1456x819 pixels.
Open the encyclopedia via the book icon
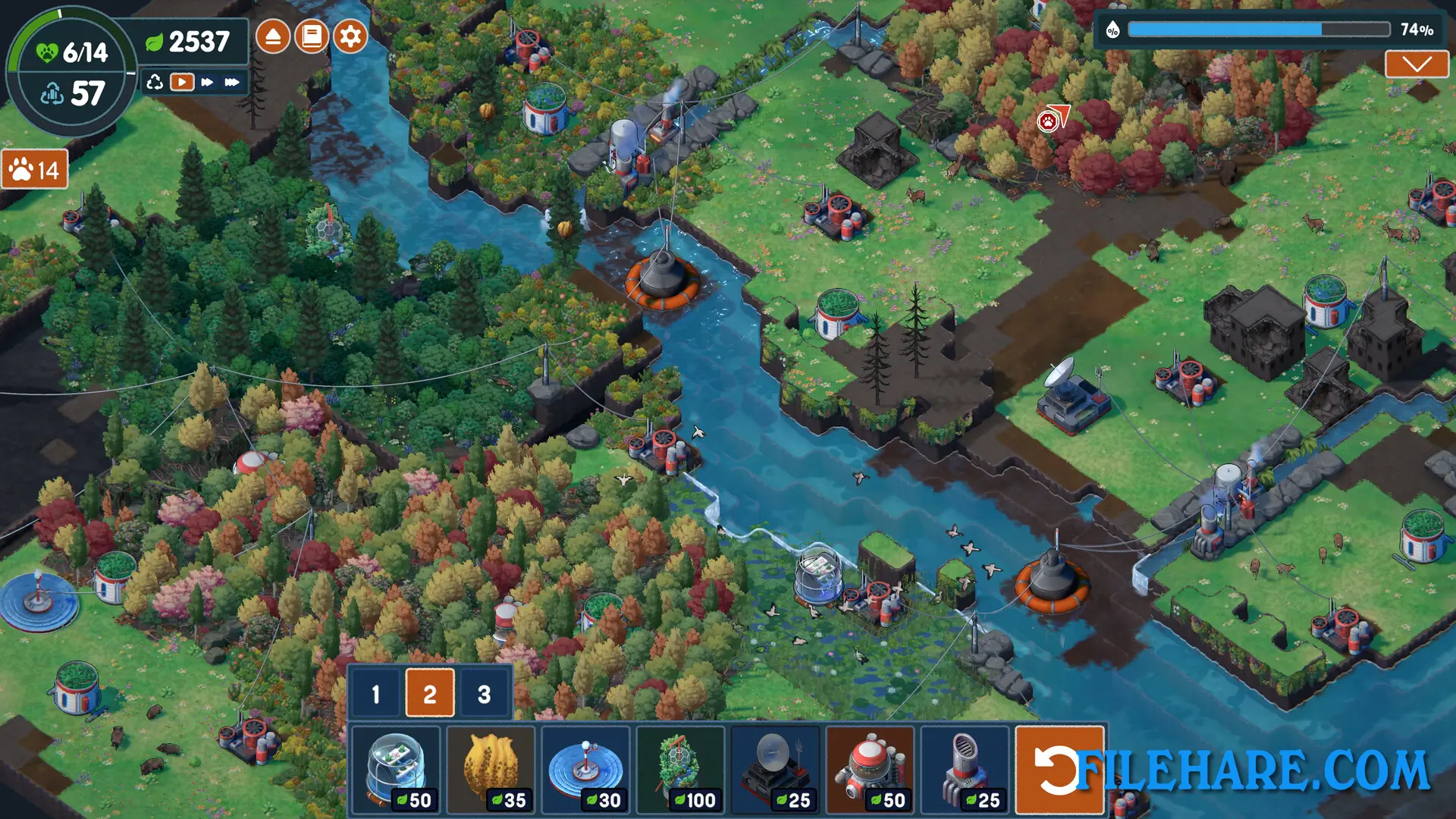click(311, 35)
